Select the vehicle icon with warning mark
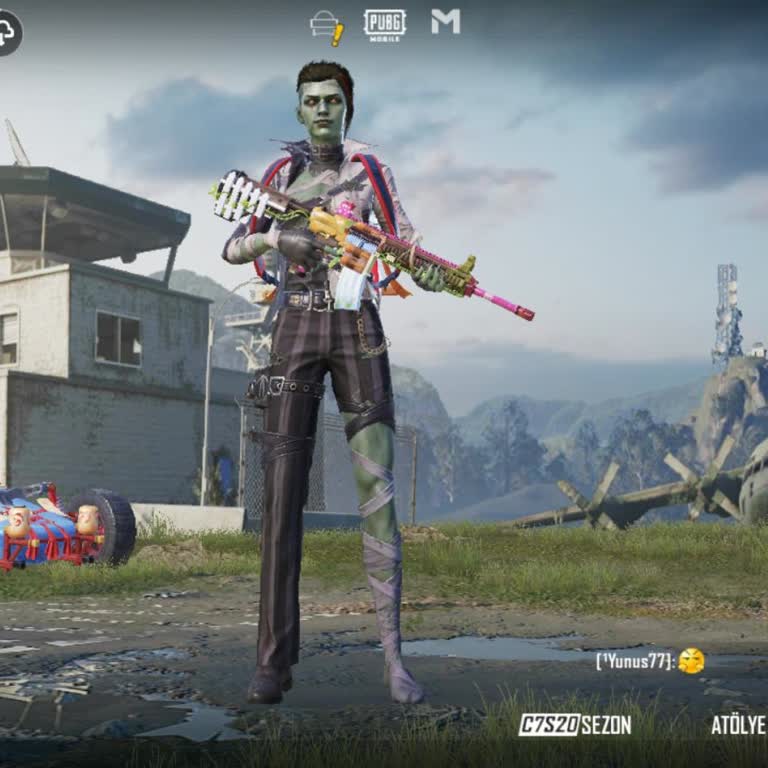This screenshot has height=768, width=768. point(327,27)
